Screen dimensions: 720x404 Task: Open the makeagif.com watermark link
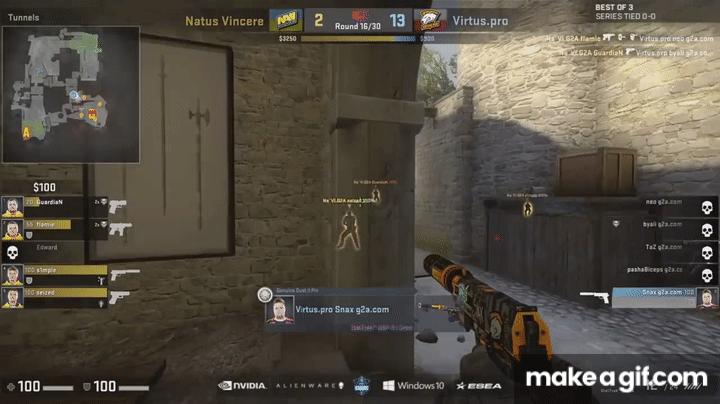coord(616,378)
